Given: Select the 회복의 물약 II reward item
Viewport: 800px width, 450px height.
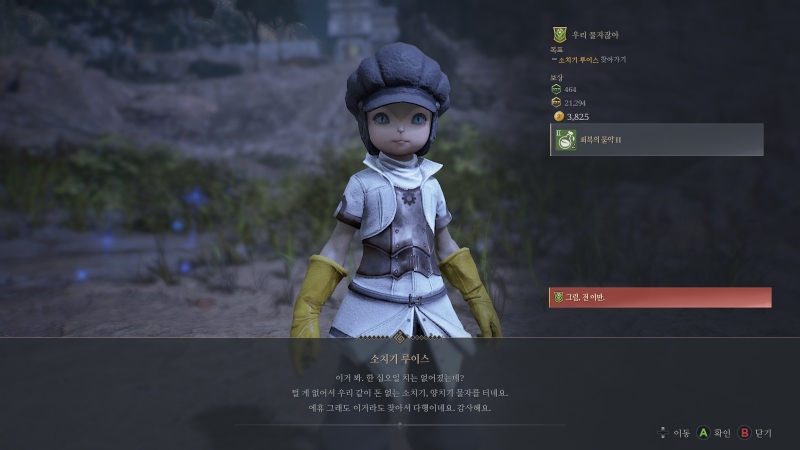Looking at the screenshot, I should pyautogui.click(x=657, y=140).
